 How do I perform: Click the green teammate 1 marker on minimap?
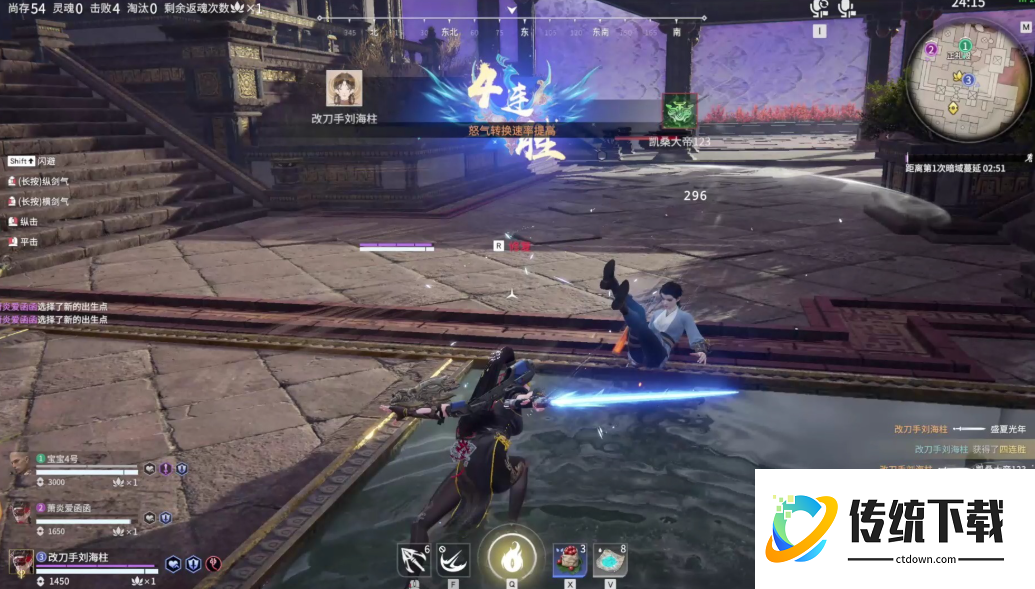[x=965, y=46]
